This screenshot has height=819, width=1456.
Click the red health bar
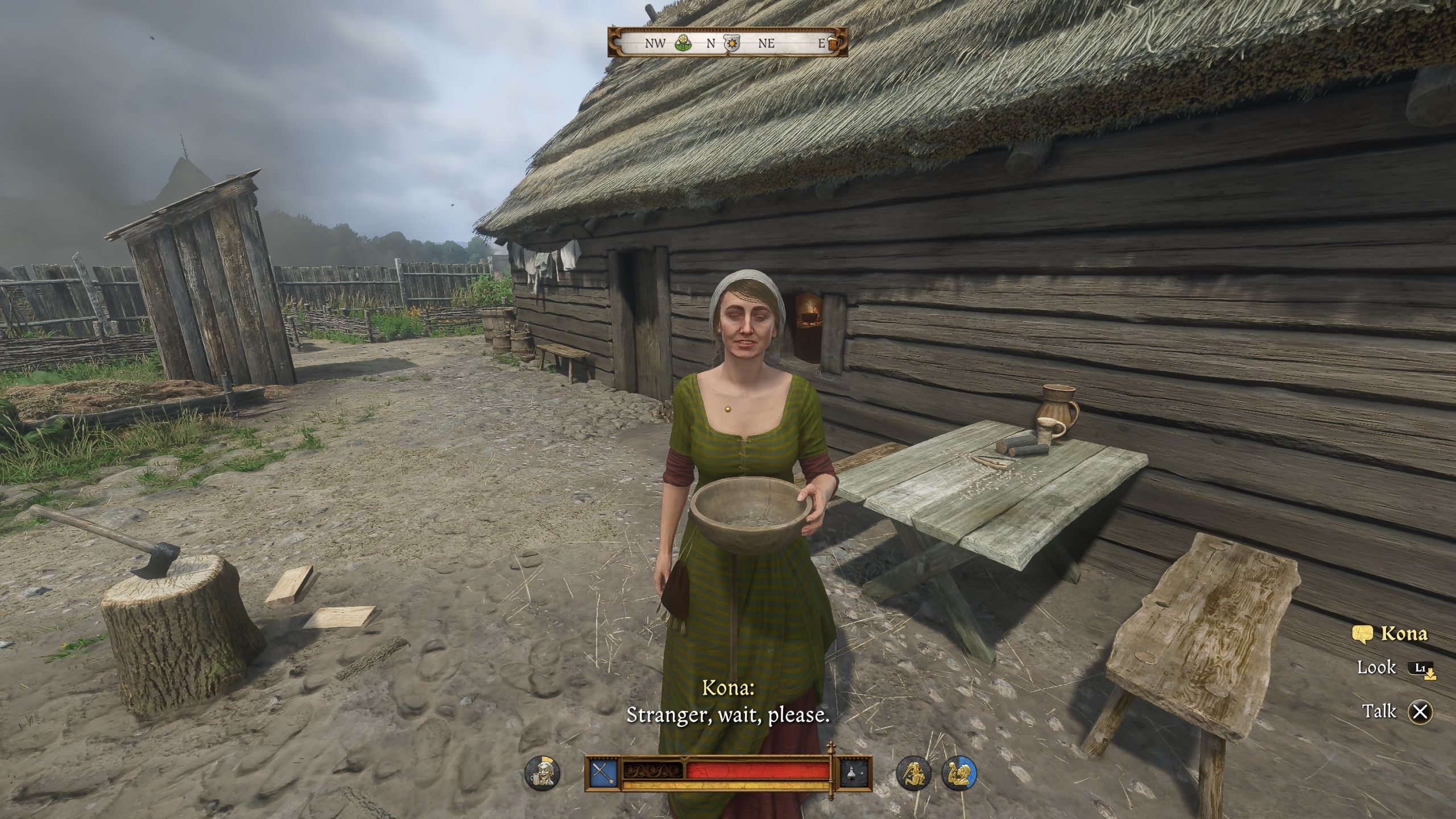pos(756,771)
